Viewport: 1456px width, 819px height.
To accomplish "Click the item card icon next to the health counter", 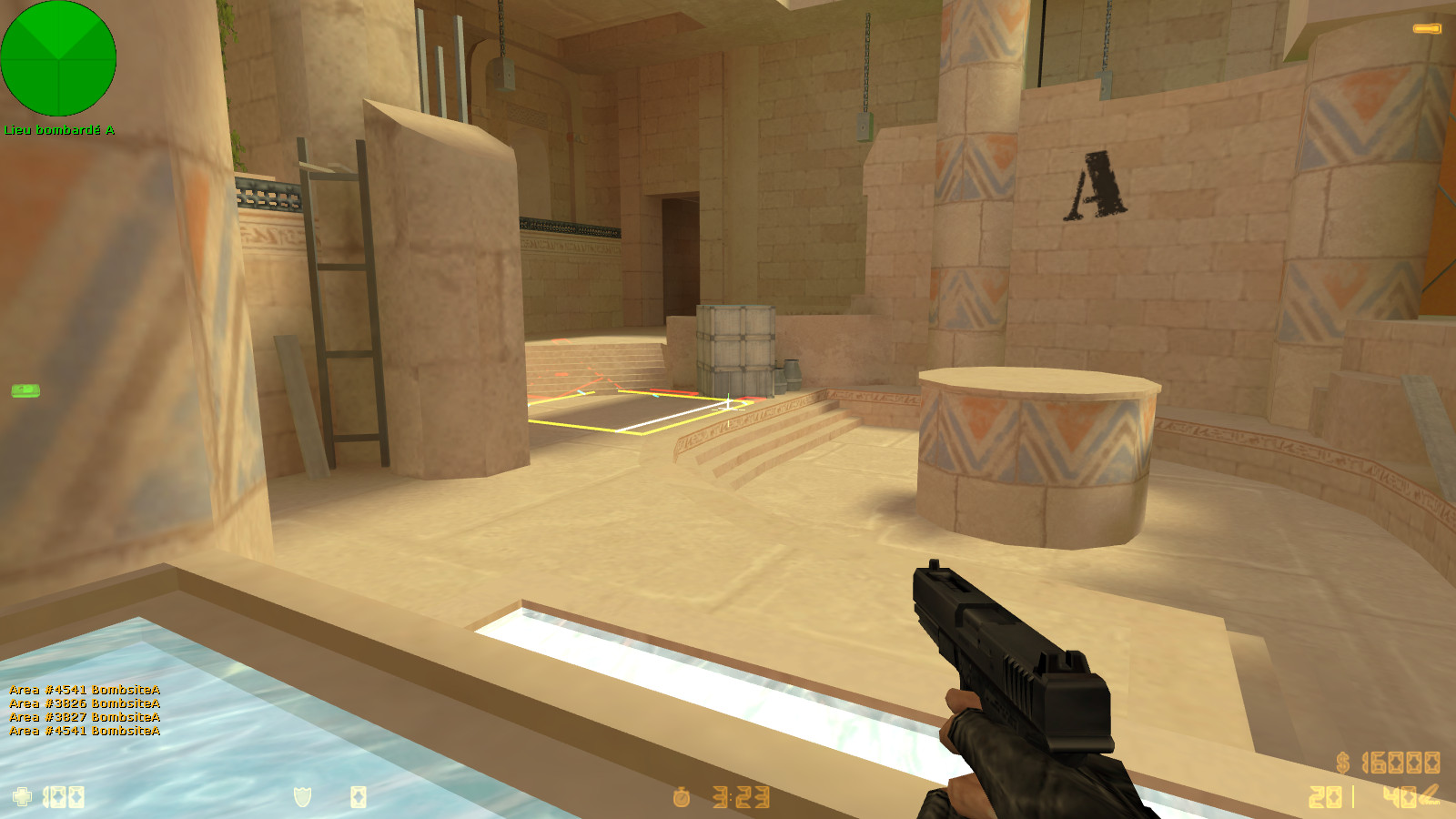I will coord(76,797).
